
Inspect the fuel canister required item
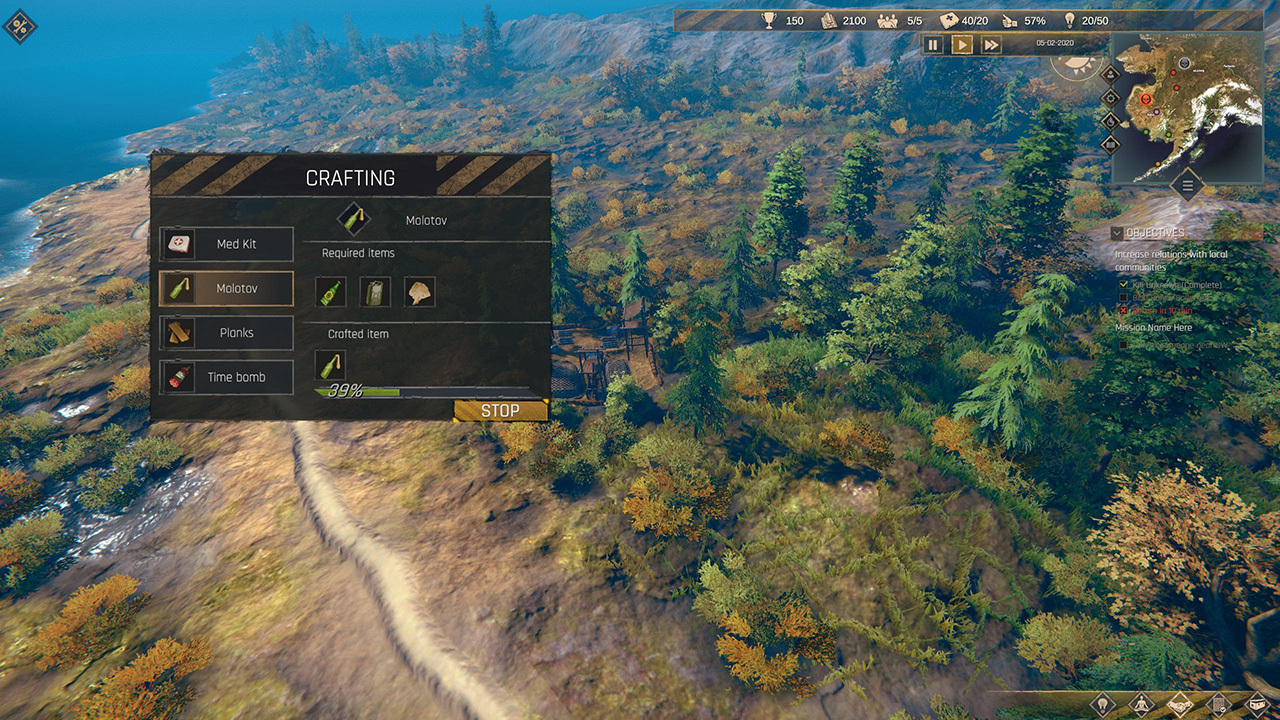[375, 292]
